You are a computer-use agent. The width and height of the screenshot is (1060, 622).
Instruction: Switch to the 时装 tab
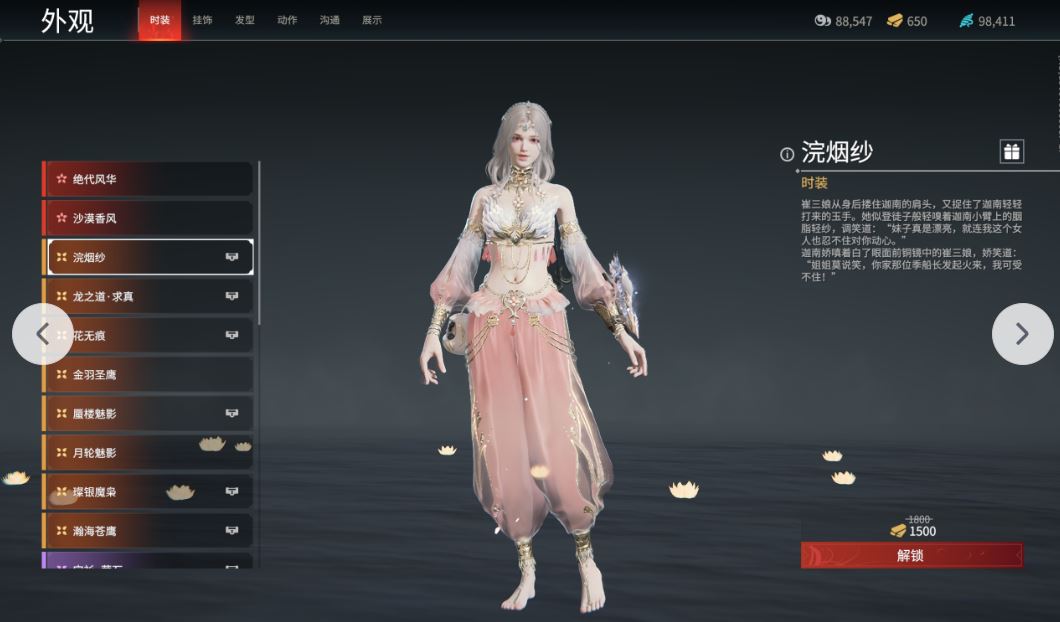[159, 20]
